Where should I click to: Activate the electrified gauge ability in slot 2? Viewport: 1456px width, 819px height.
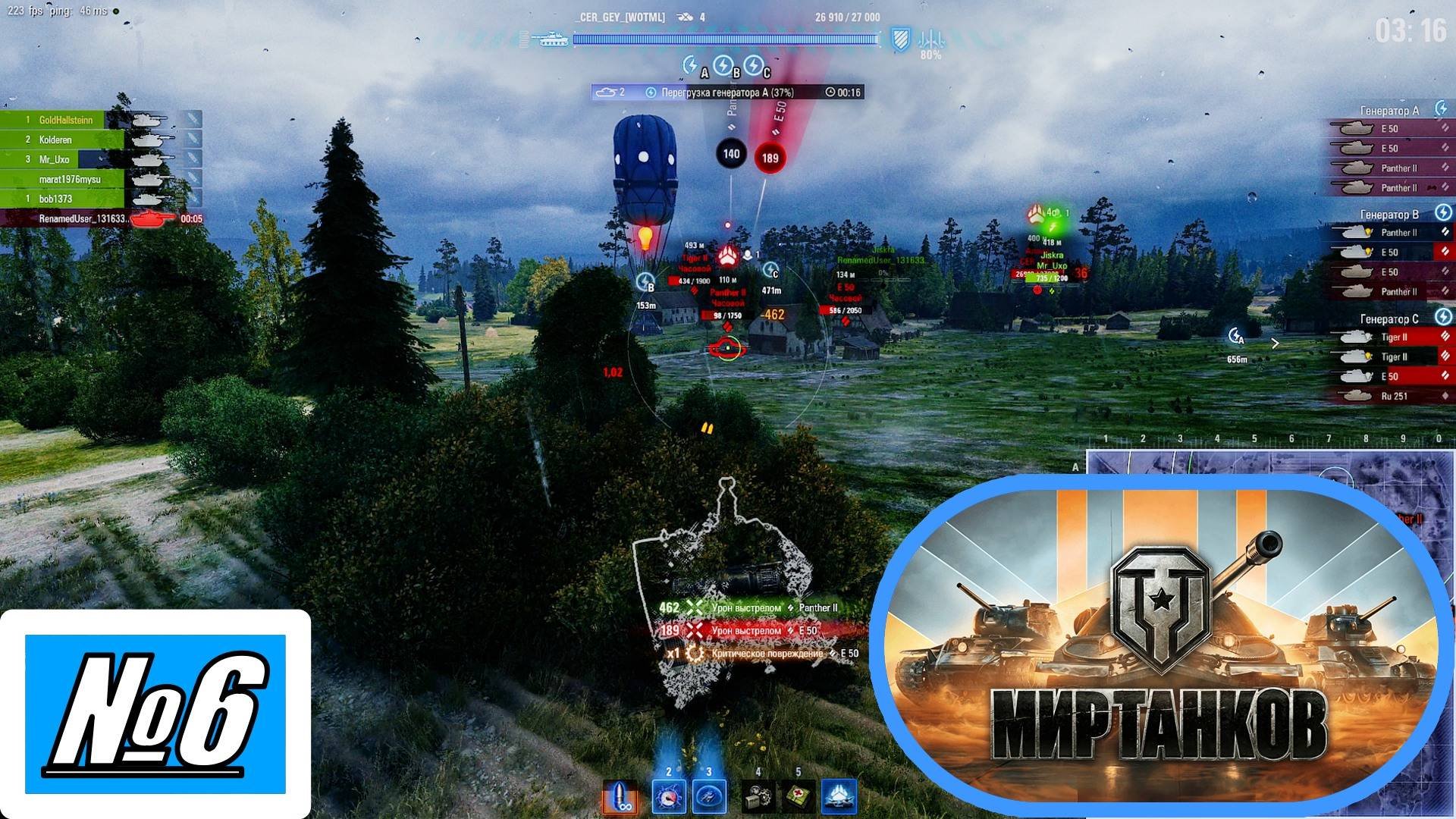coord(668,797)
